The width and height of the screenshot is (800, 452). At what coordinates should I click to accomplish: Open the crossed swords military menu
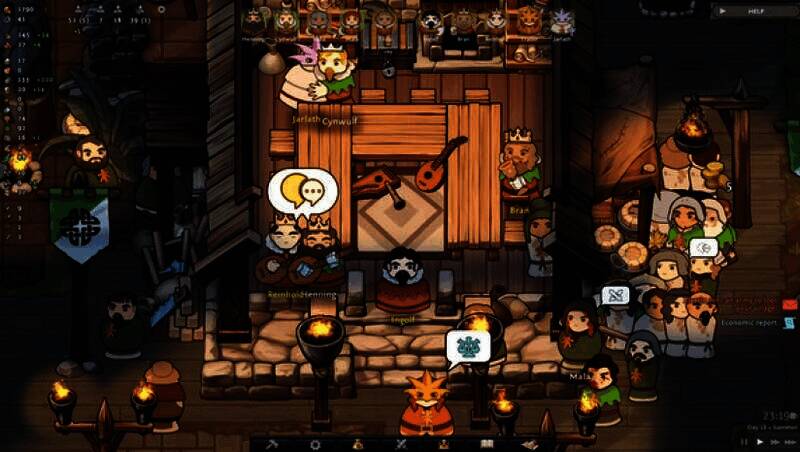coord(402,443)
